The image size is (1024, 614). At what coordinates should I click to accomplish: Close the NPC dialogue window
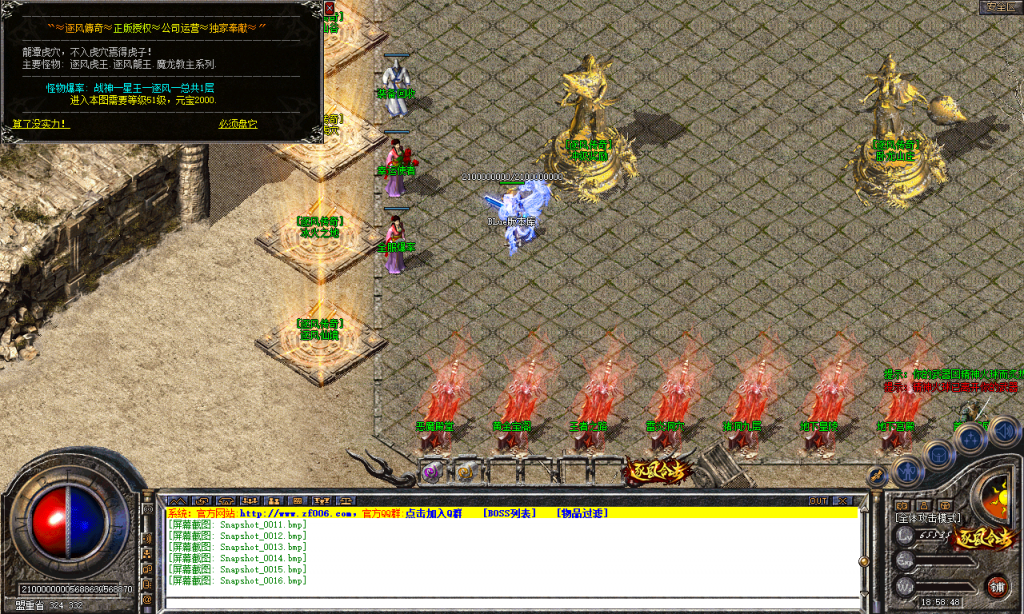pos(330,8)
